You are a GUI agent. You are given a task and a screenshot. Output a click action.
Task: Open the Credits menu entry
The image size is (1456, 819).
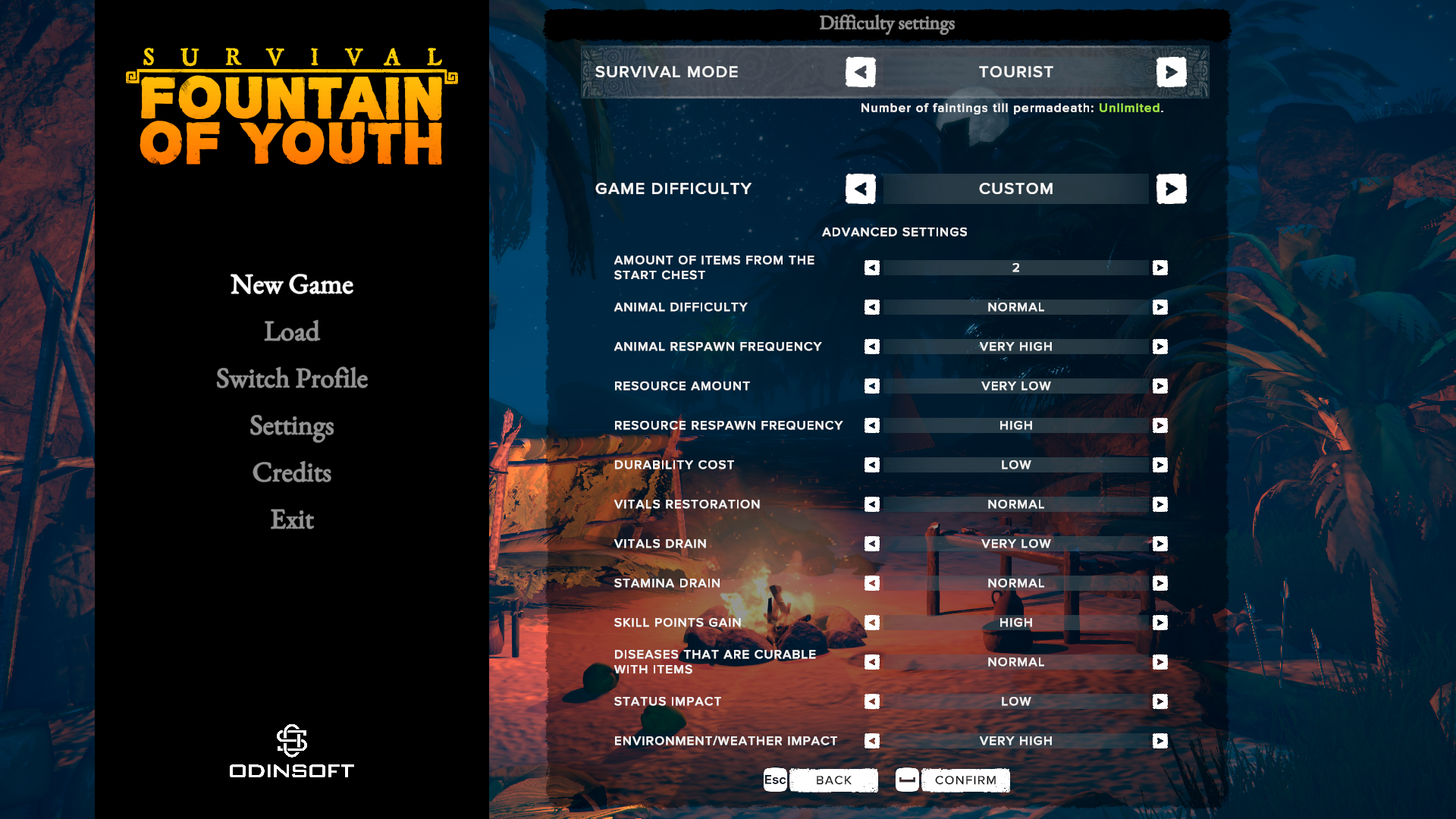click(291, 473)
